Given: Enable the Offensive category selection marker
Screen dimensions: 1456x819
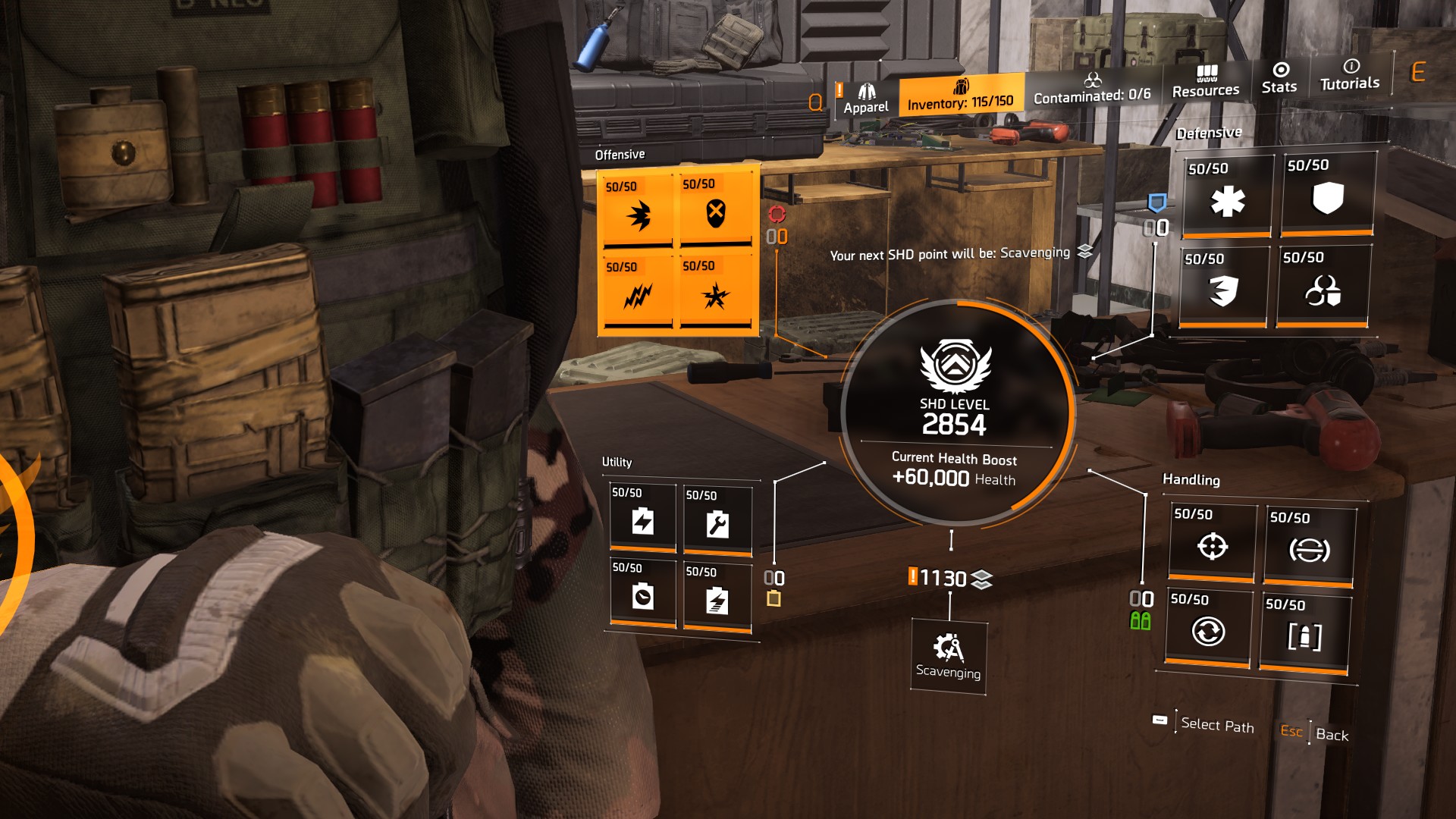Looking at the screenshot, I should pyautogui.click(x=777, y=215).
